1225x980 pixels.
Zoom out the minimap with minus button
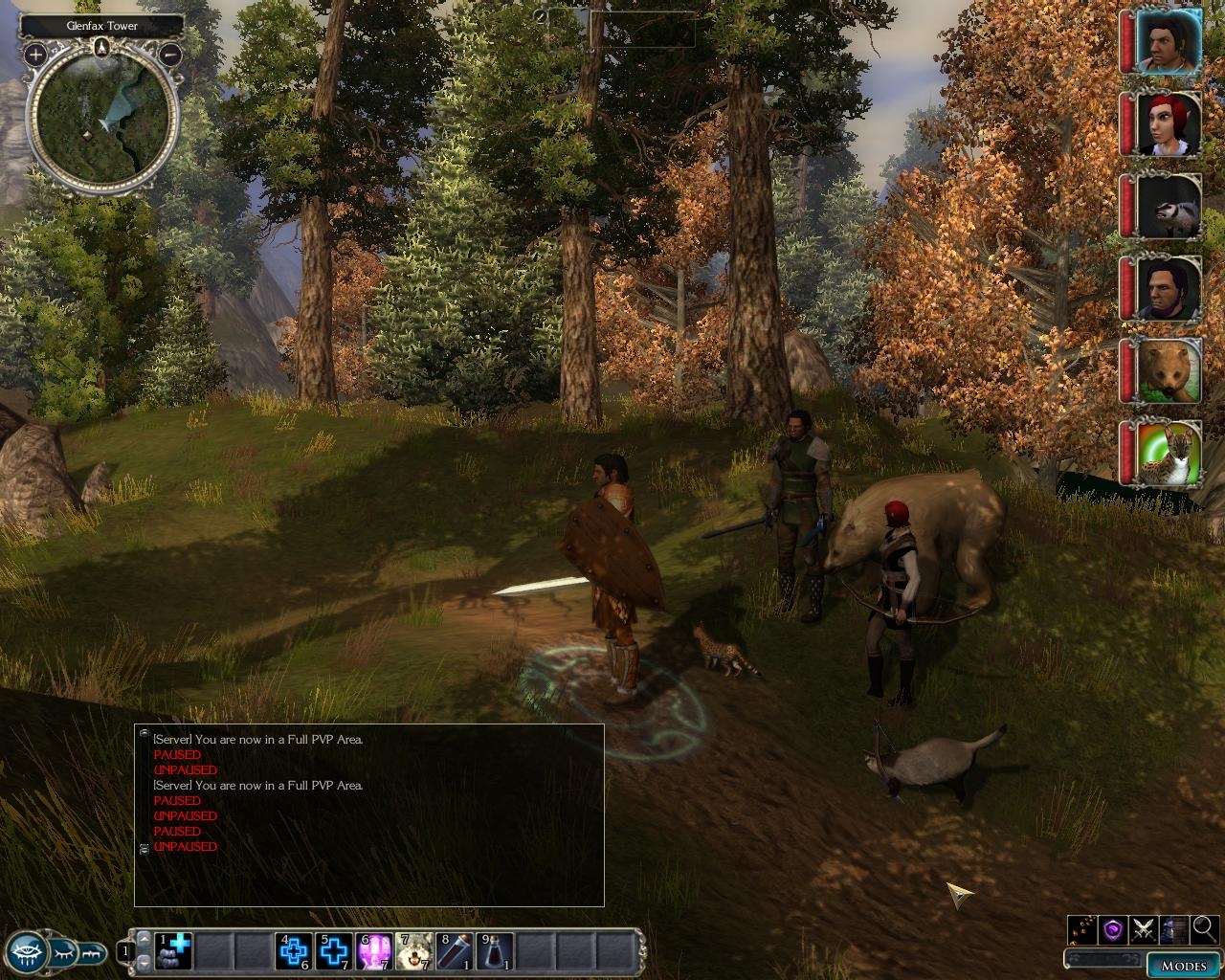[x=169, y=55]
